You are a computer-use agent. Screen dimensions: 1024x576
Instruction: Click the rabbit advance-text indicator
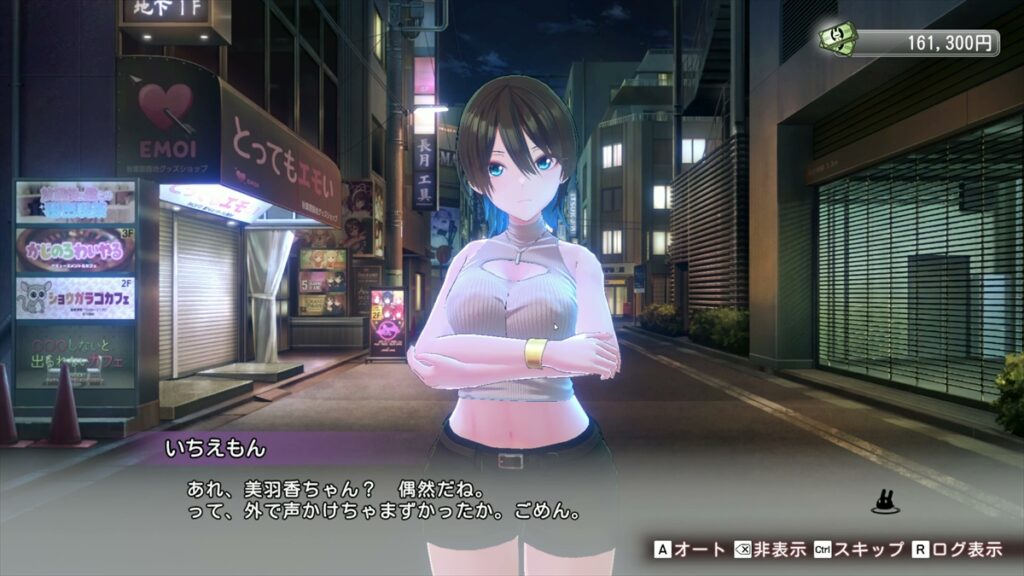tap(883, 502)
